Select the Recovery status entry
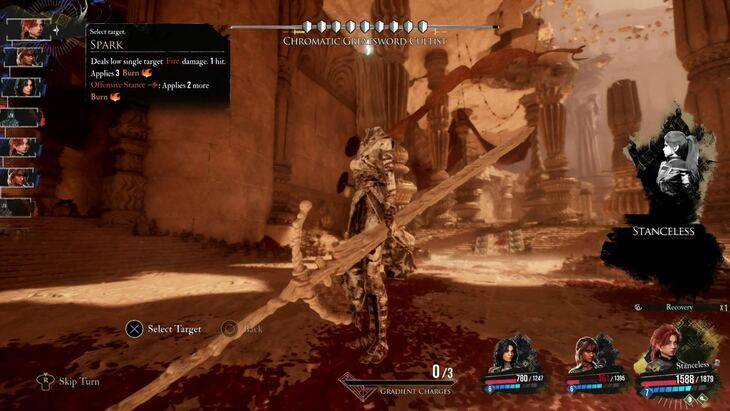 click(x=678, y=307)
